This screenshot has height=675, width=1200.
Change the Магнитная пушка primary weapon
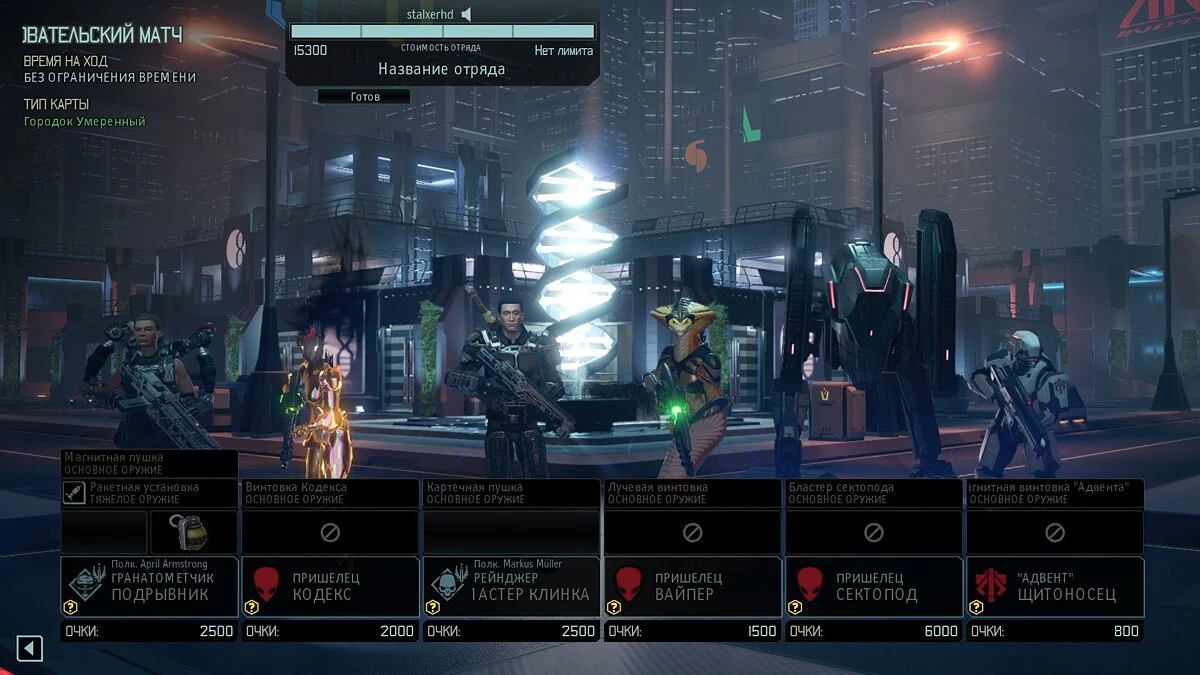(150, 462)
